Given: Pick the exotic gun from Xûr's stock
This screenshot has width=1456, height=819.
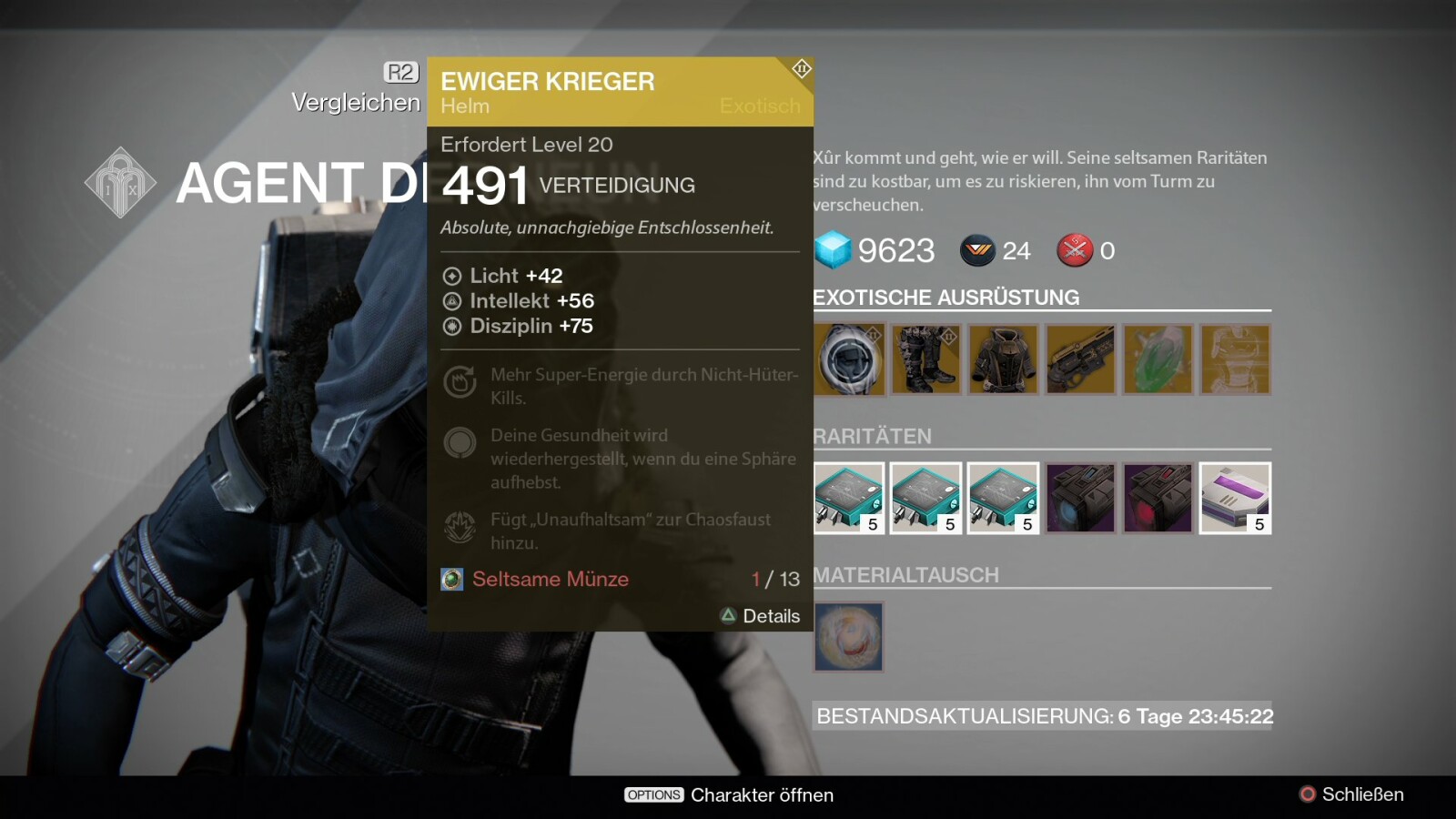Looking at the screenshot, I should pyautogui.click(x=1080, y=360).
